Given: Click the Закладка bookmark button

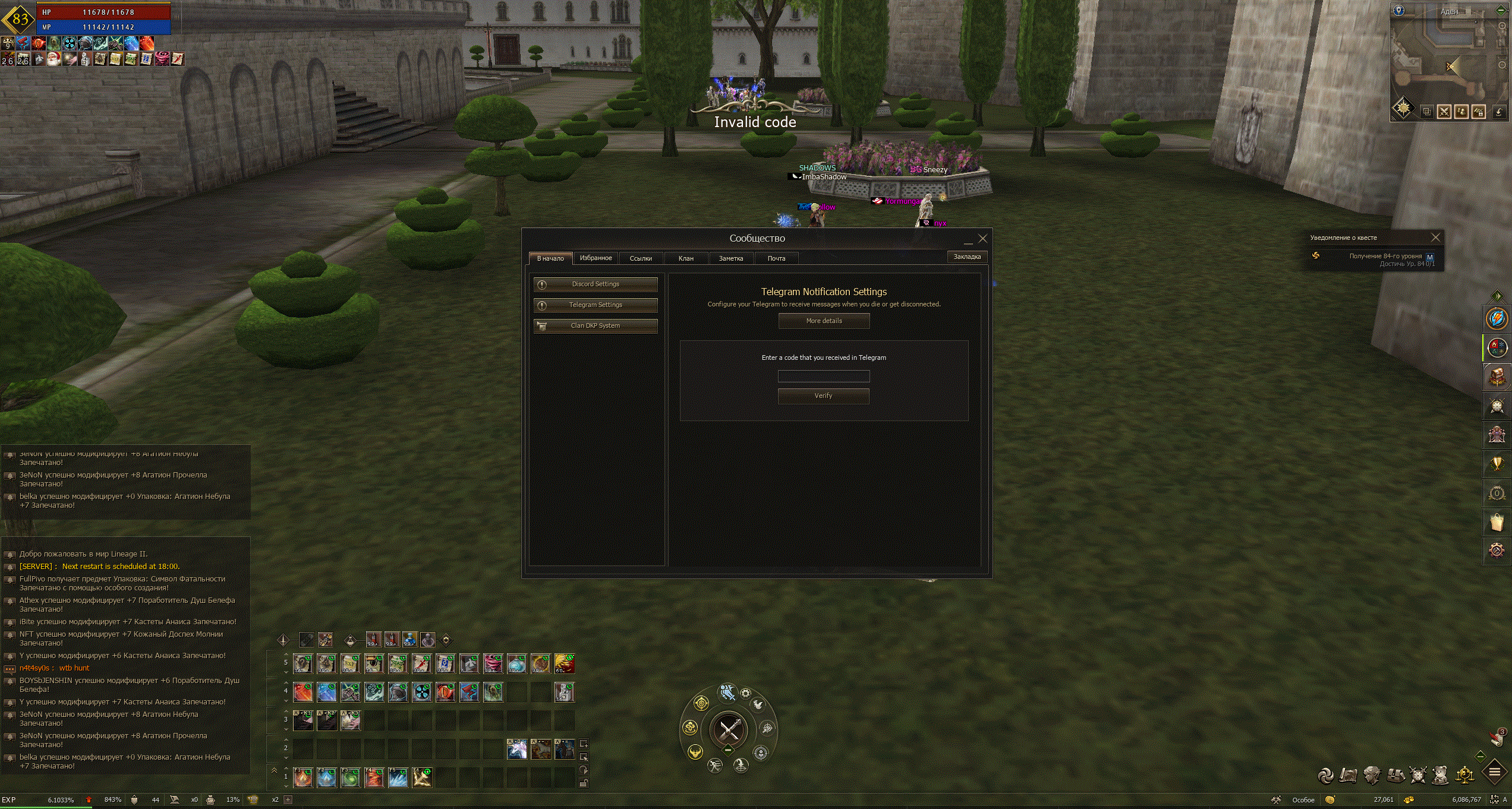Looking at the screenshot, I should point(967,257).
